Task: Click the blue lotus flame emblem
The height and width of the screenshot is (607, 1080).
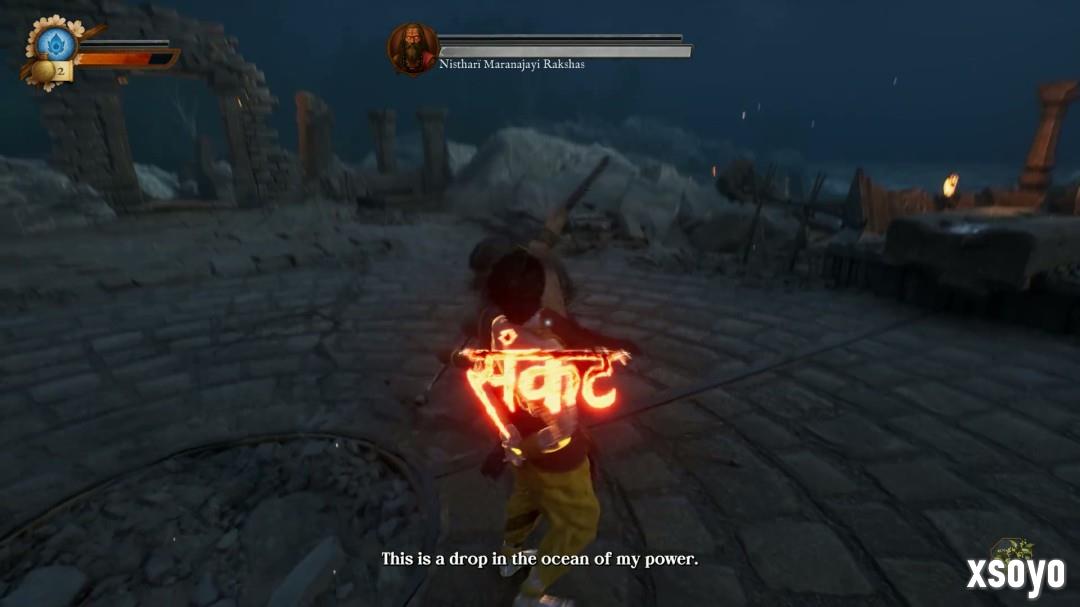Action: (56, 42)
